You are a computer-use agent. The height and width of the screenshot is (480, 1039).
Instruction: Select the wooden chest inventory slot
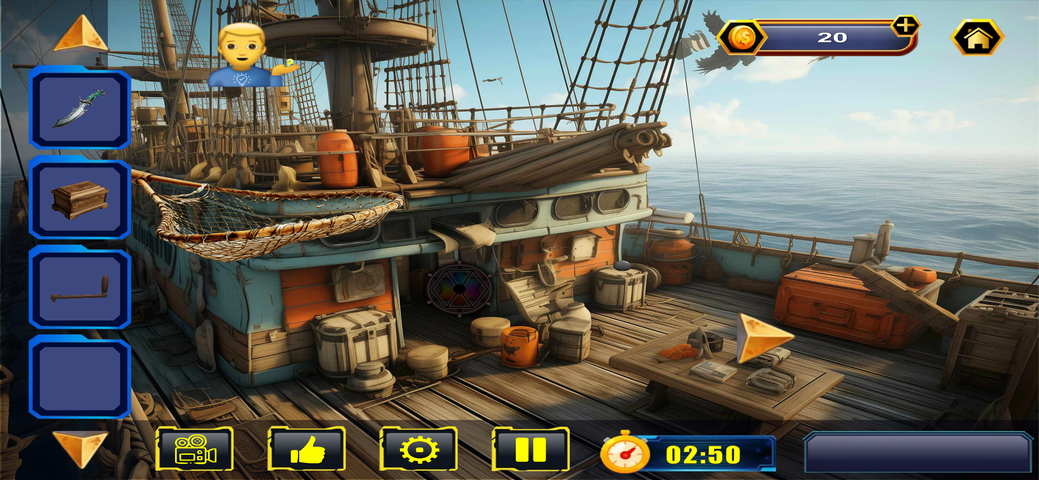tap(80, 199)
